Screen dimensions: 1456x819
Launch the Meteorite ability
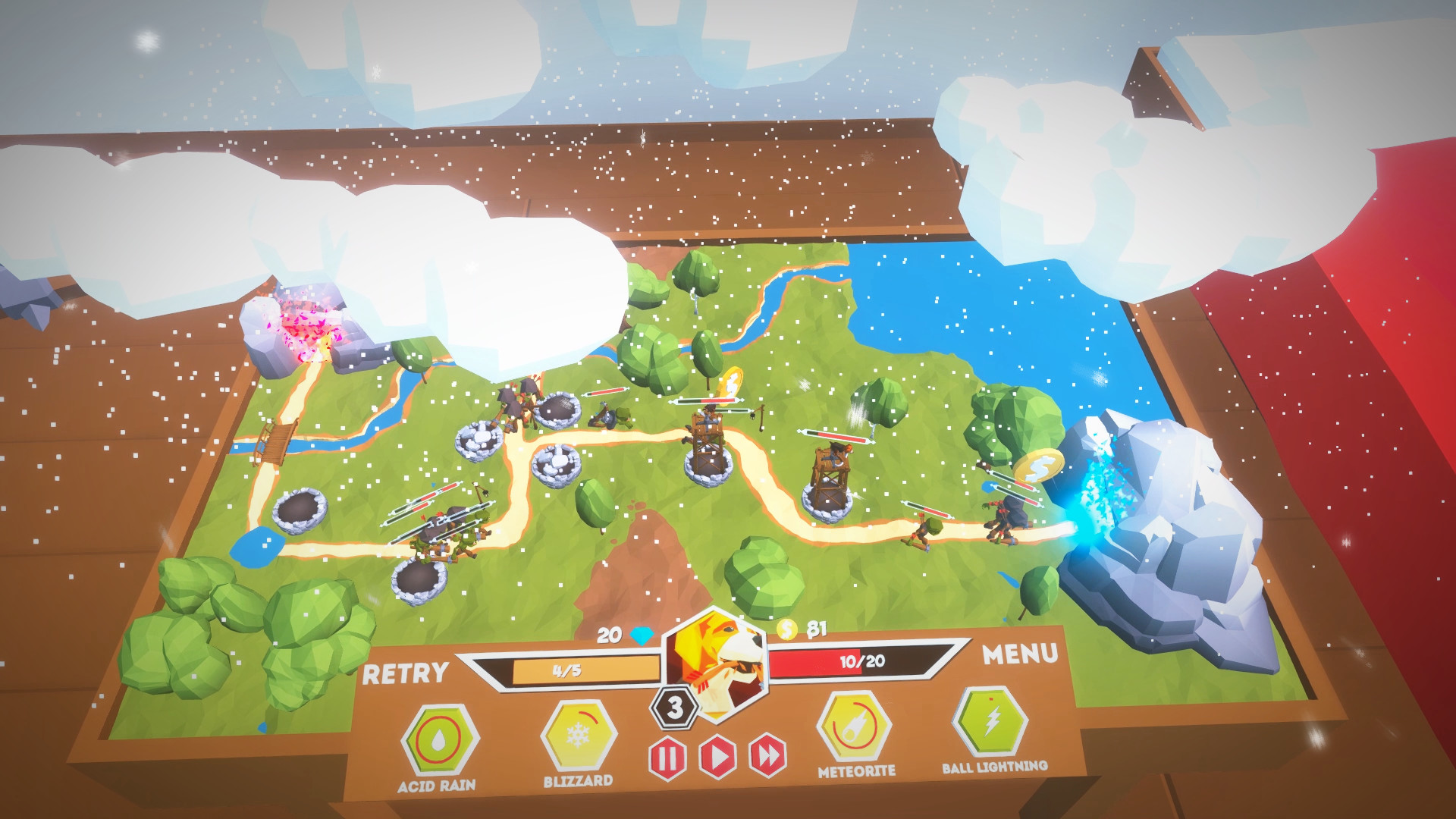click(855, 727)
